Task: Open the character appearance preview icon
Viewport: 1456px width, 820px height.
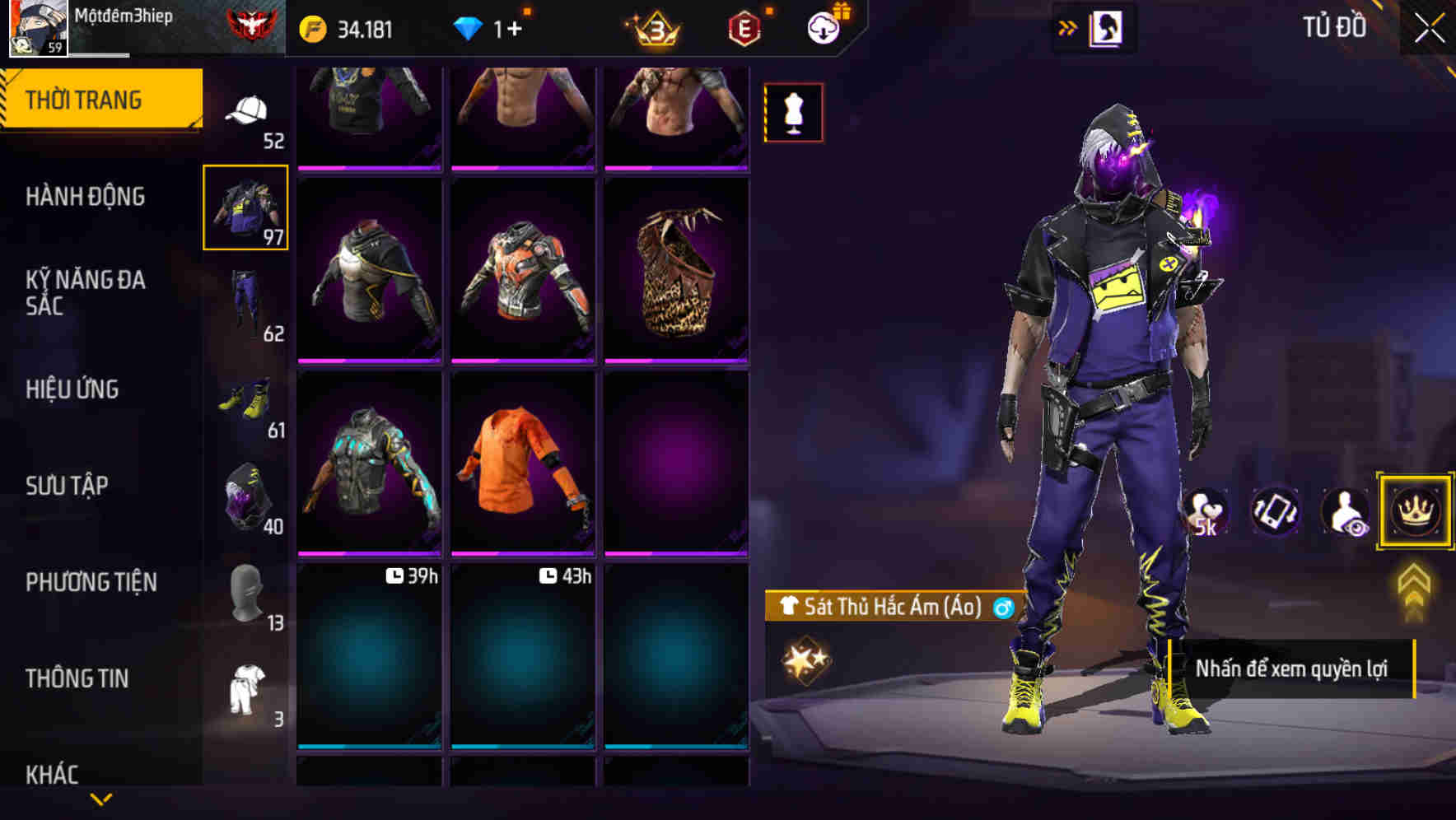Action: pos(1344,510)
